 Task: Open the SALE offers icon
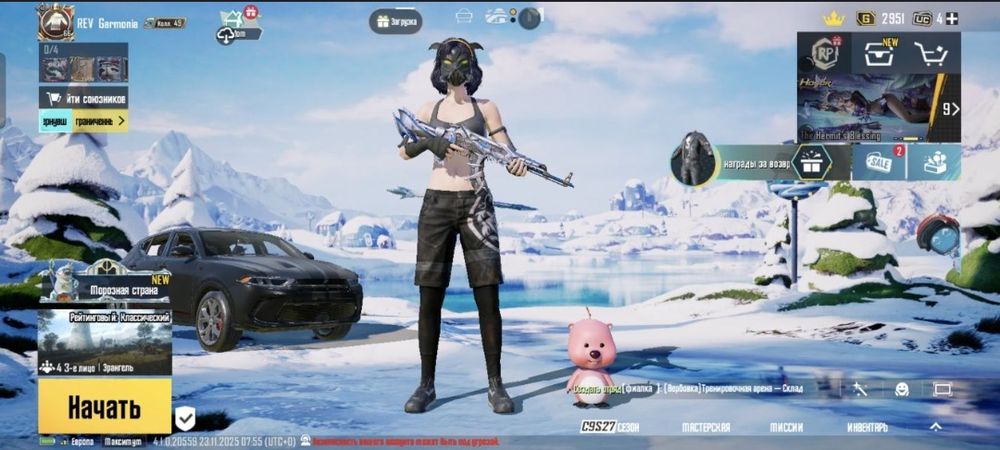(x=879, y=162)
